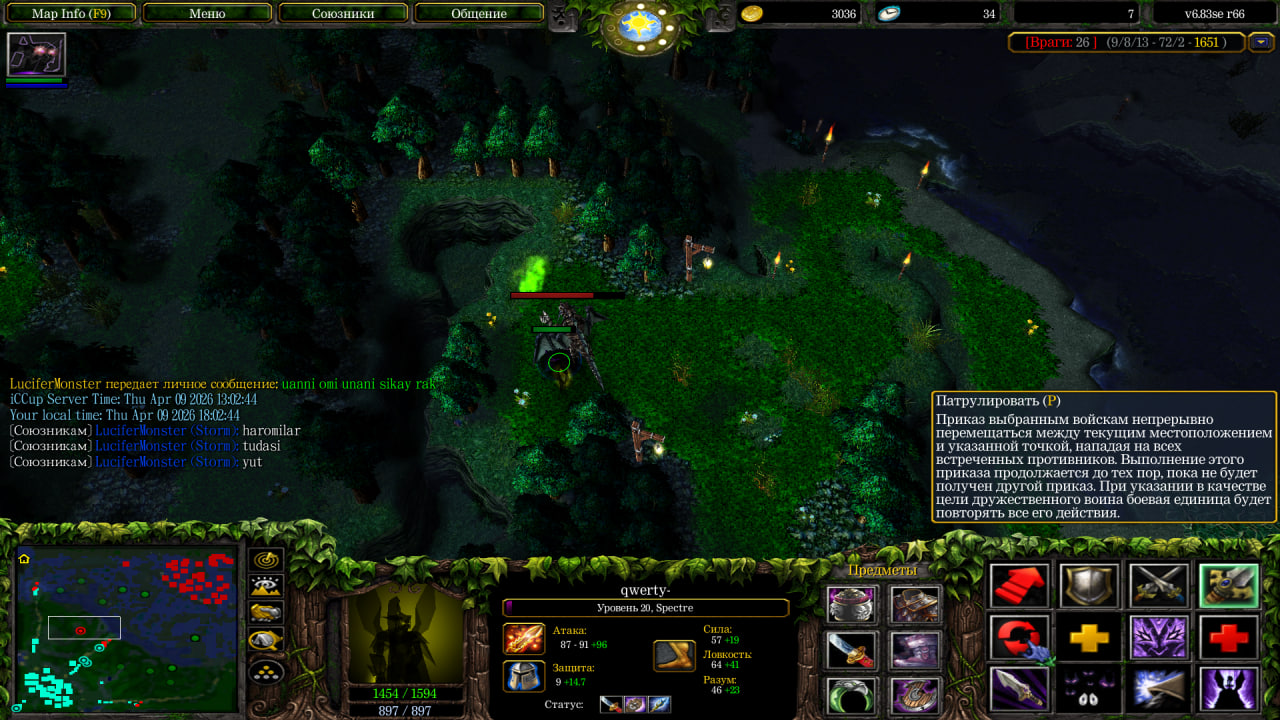Use the silver urn item in inventory

click(852, 605)
